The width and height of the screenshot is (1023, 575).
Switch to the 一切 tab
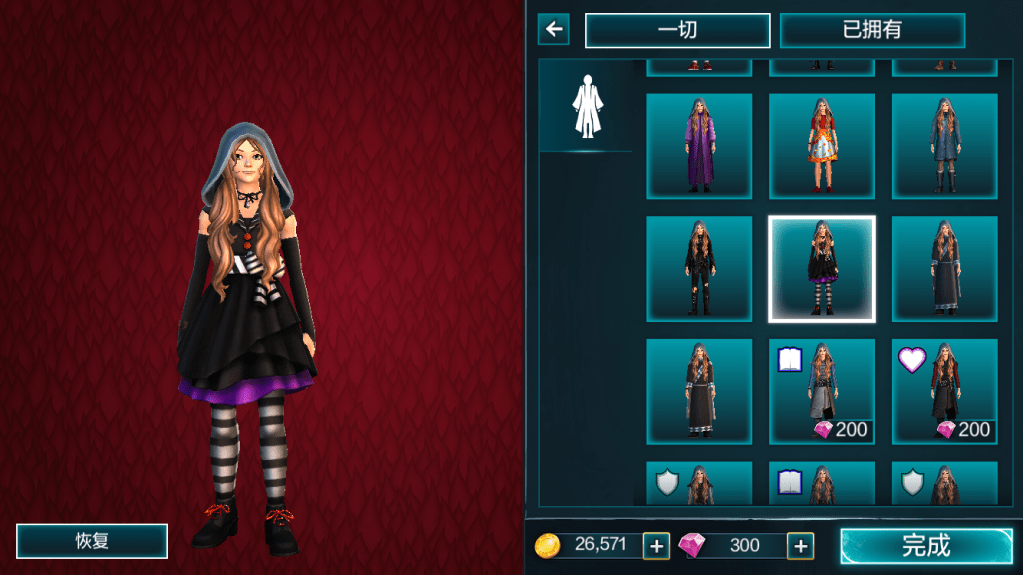[677, 30]
